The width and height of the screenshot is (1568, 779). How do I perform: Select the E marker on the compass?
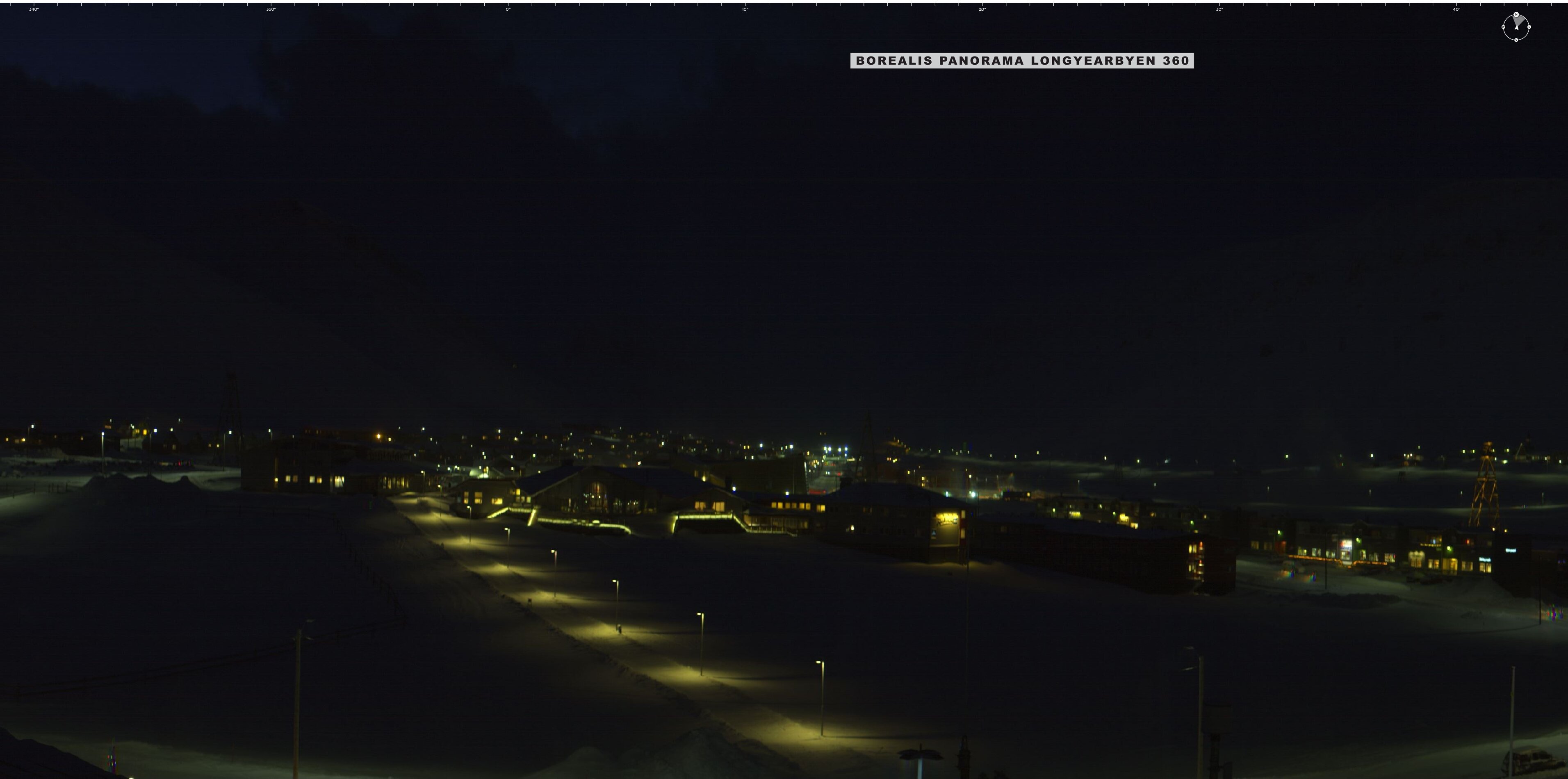click(x=1529, y=27)
